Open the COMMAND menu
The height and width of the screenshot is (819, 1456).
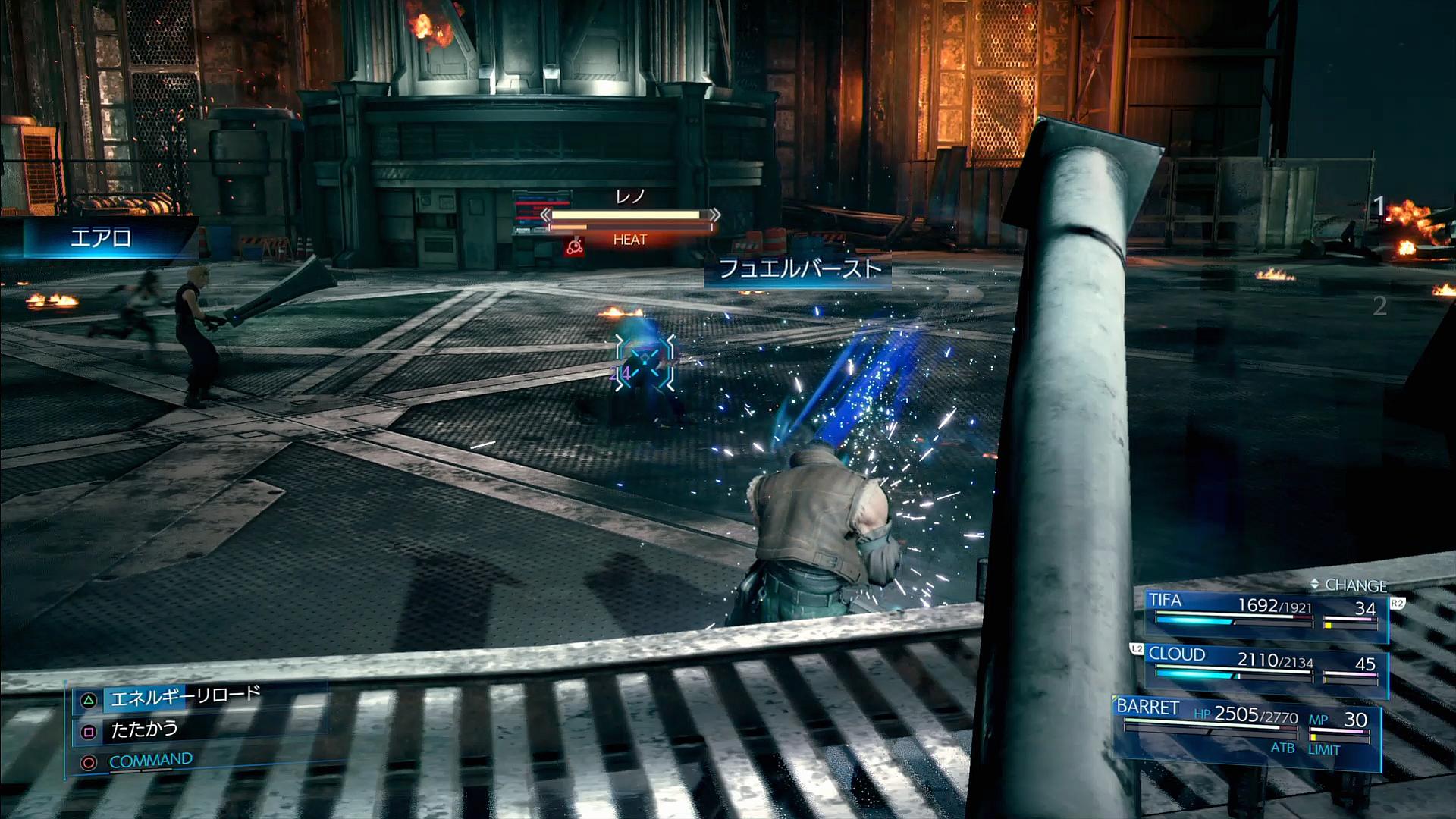coord(150,761)
